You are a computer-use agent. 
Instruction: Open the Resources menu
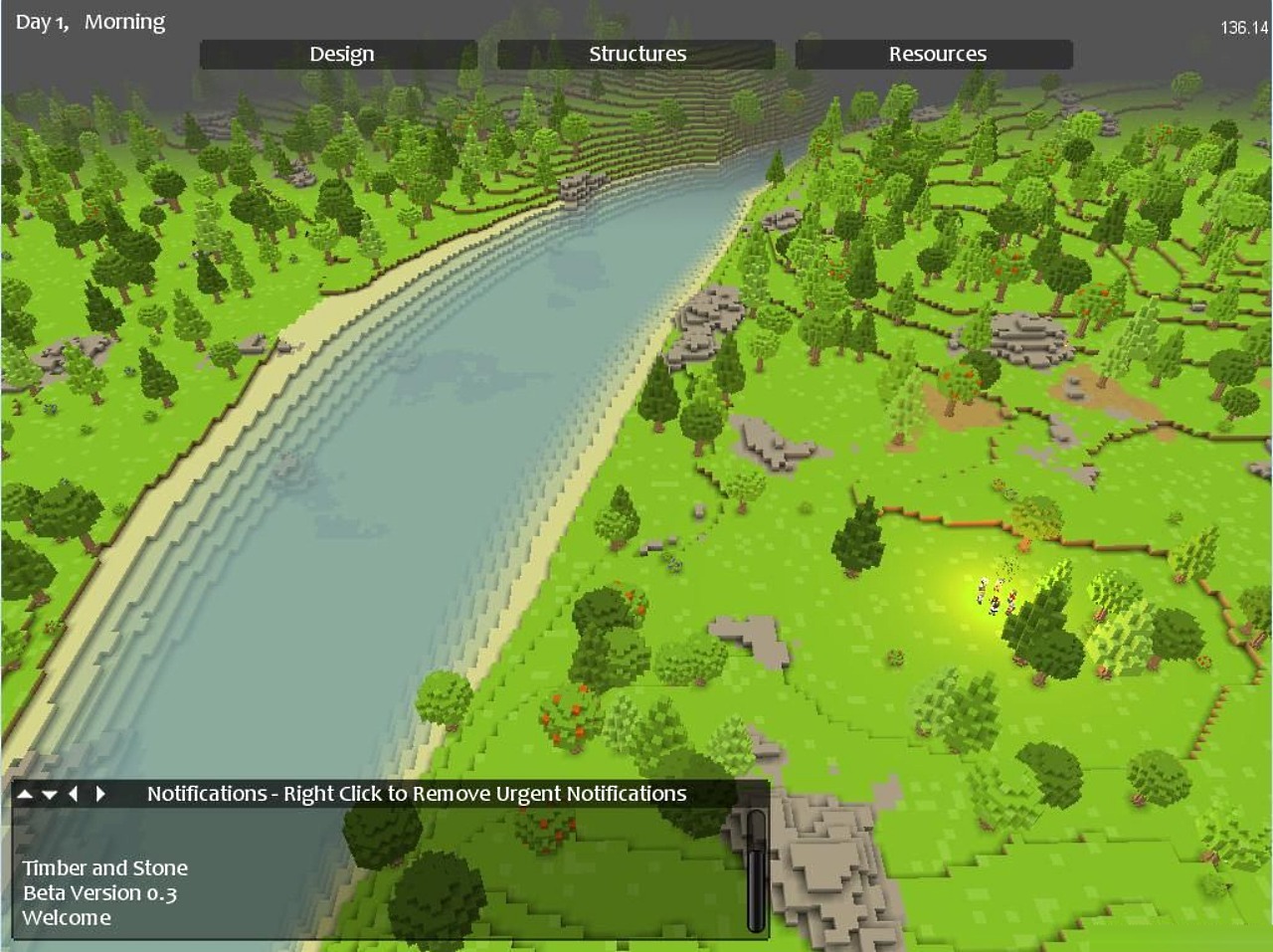935,54
